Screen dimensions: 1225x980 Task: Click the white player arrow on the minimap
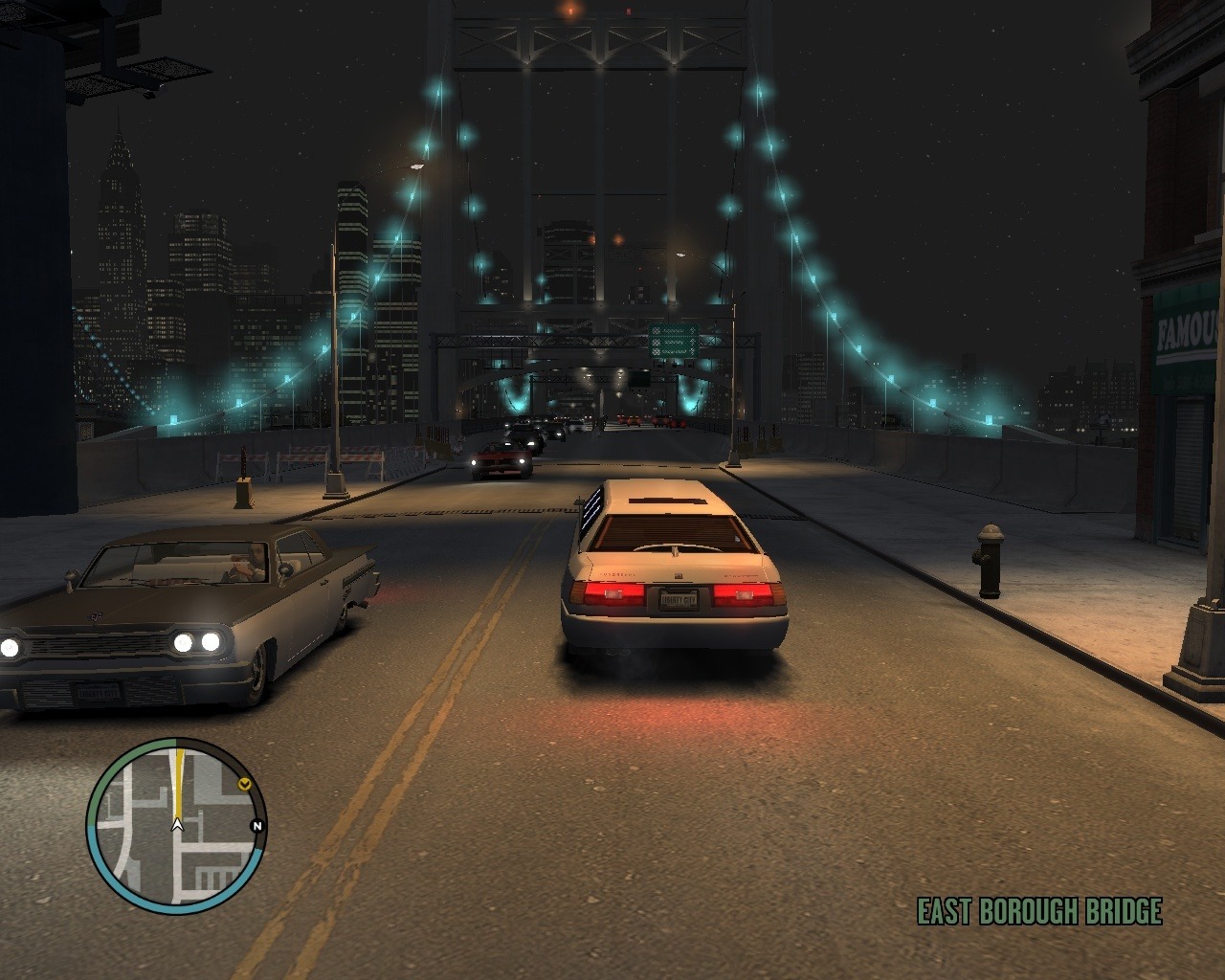pos(177,822)
